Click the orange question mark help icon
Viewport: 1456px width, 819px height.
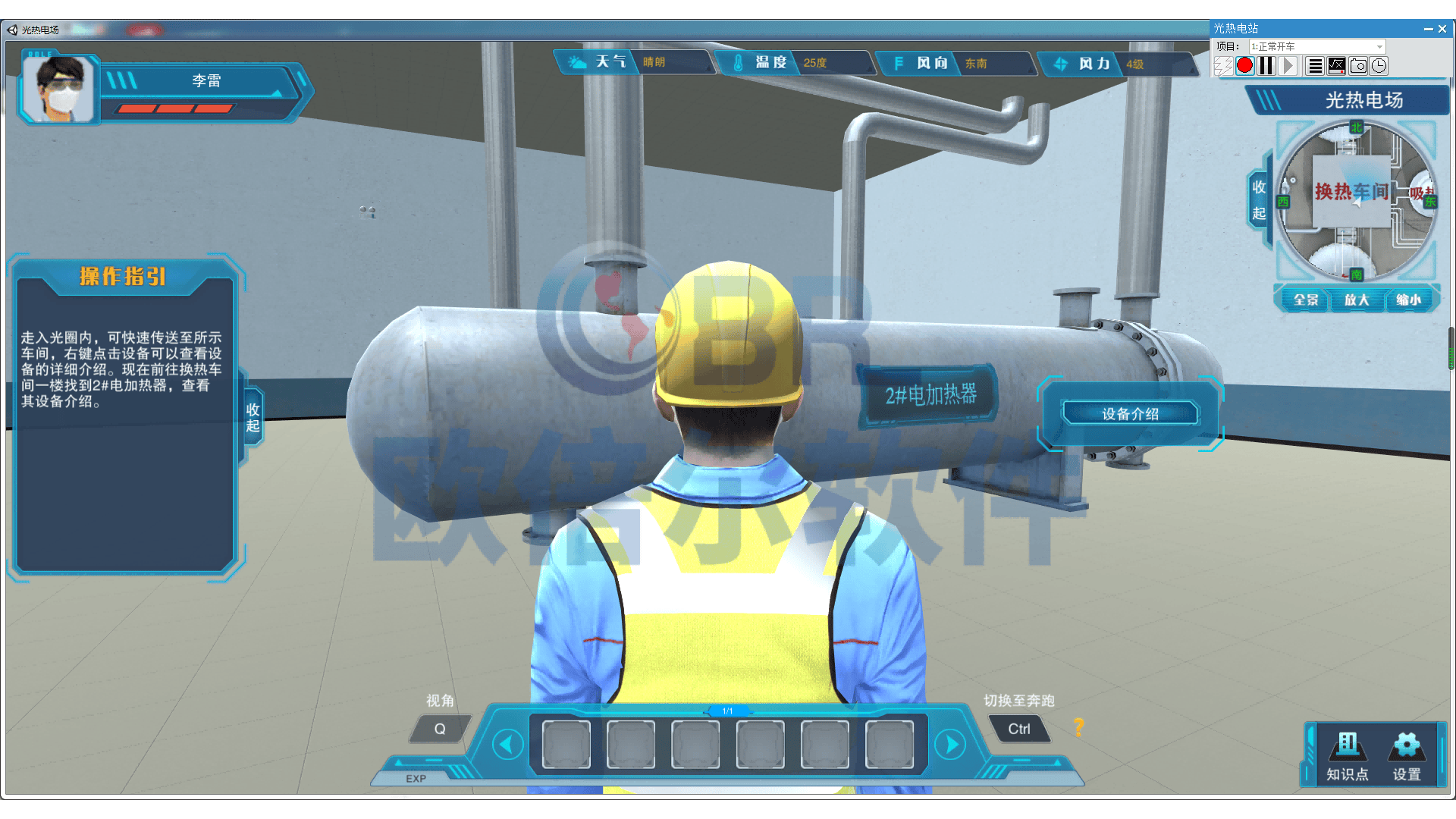click(1079, 727)
